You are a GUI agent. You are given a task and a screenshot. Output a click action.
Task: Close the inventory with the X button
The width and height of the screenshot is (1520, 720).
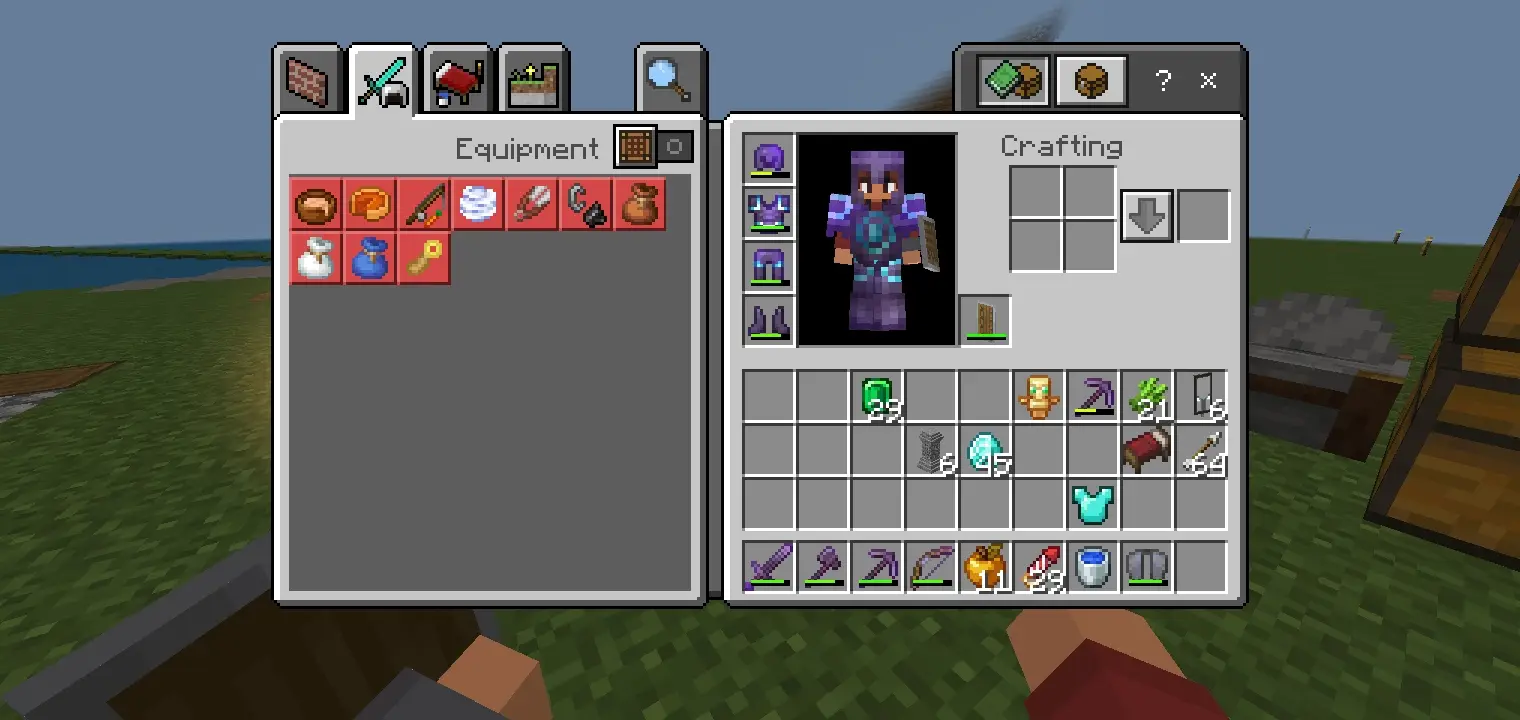click(x=1208, y=81)
